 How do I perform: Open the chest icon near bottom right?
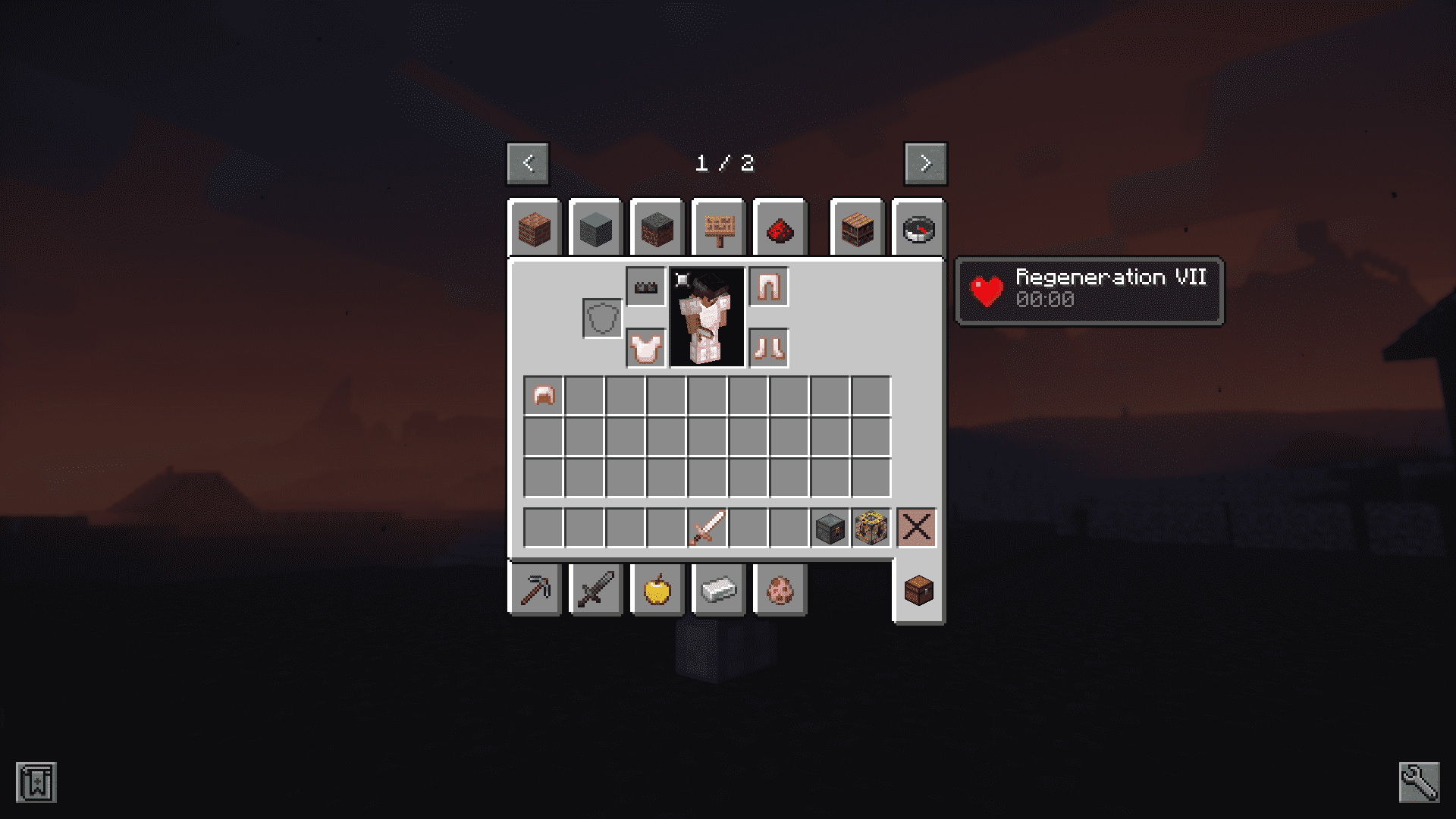pyautogui.click(x=918, y=590)
